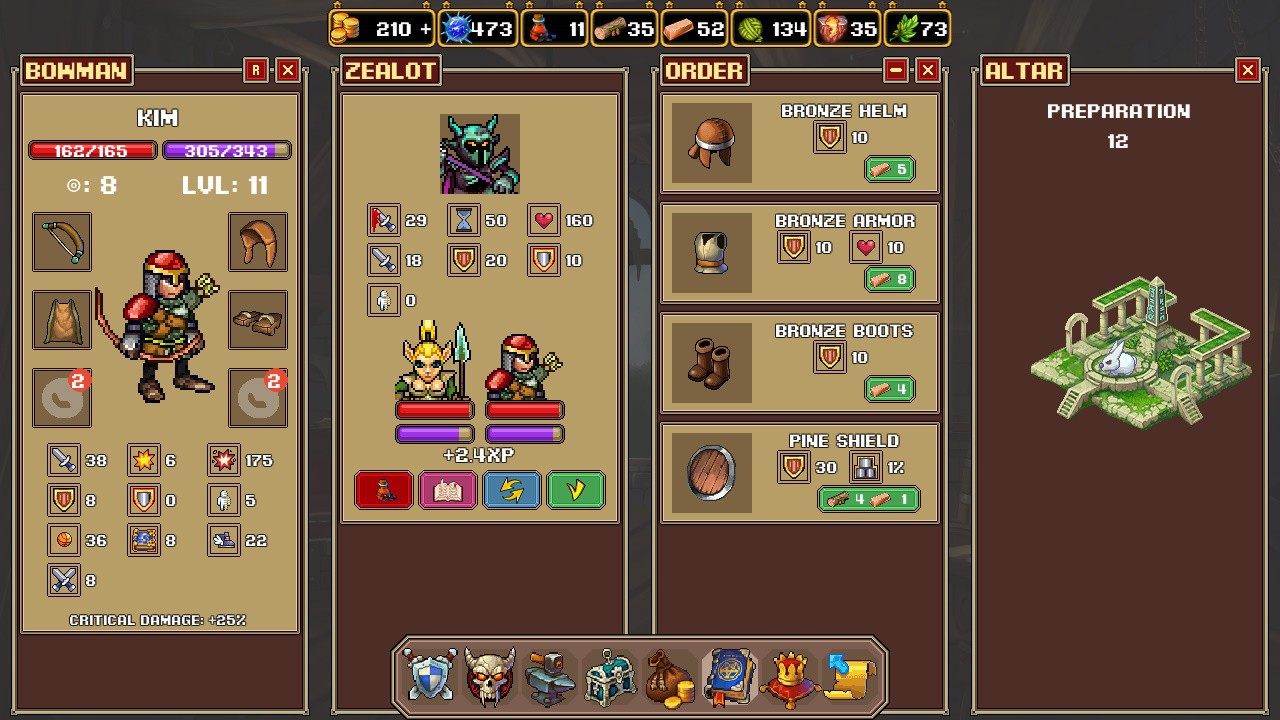Select the leather hood equipment slot
Screen dimensions: 1280x720
pos(258,241)
